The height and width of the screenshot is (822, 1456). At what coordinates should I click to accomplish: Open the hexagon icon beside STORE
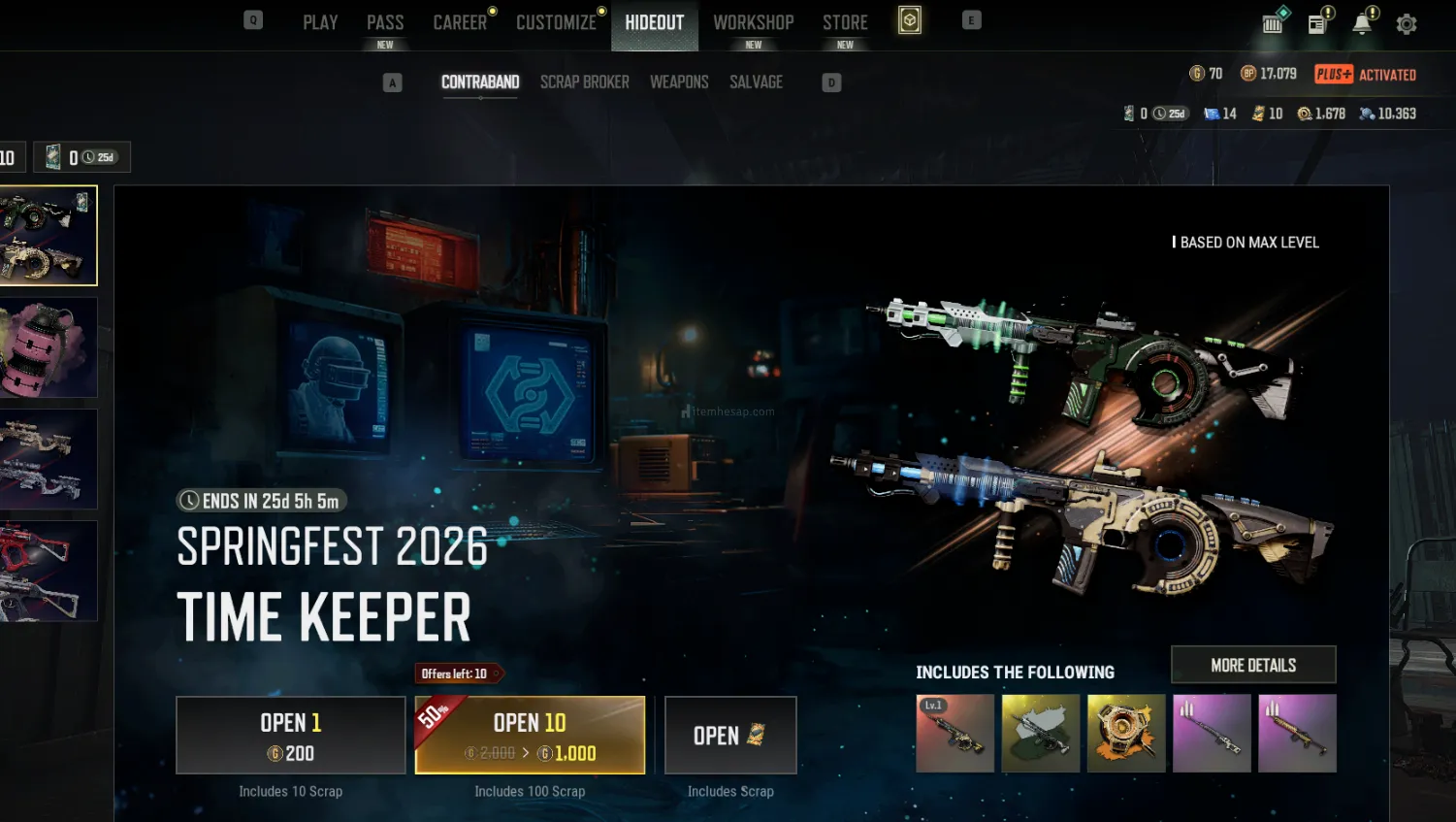pyautogui.click(x=910, y=20)
